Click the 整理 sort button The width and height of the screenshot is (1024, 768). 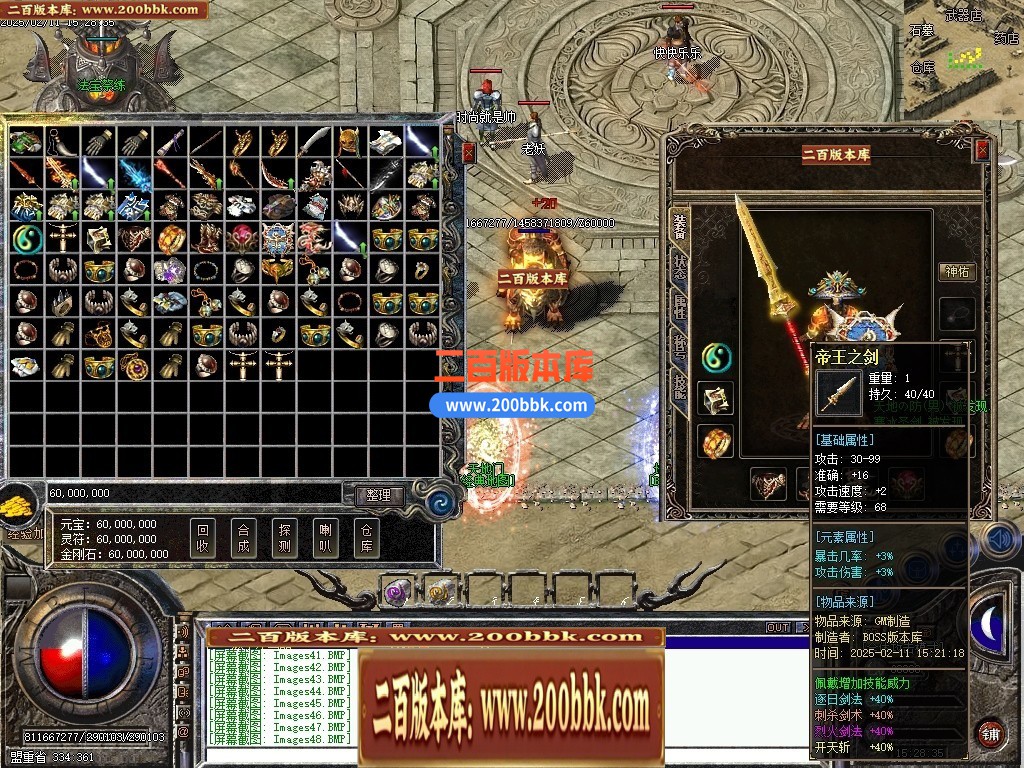[x=378, y=495]
